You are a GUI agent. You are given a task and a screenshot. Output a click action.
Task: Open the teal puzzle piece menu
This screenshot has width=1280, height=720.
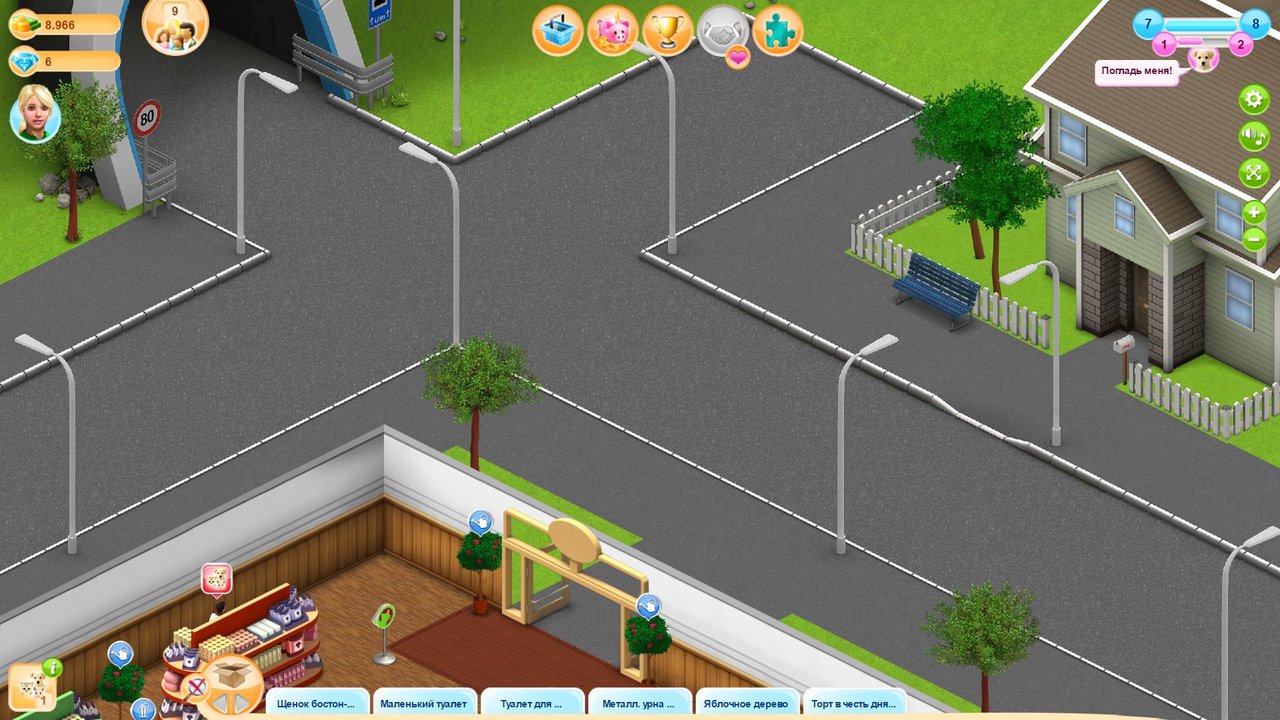pos(777,31)
